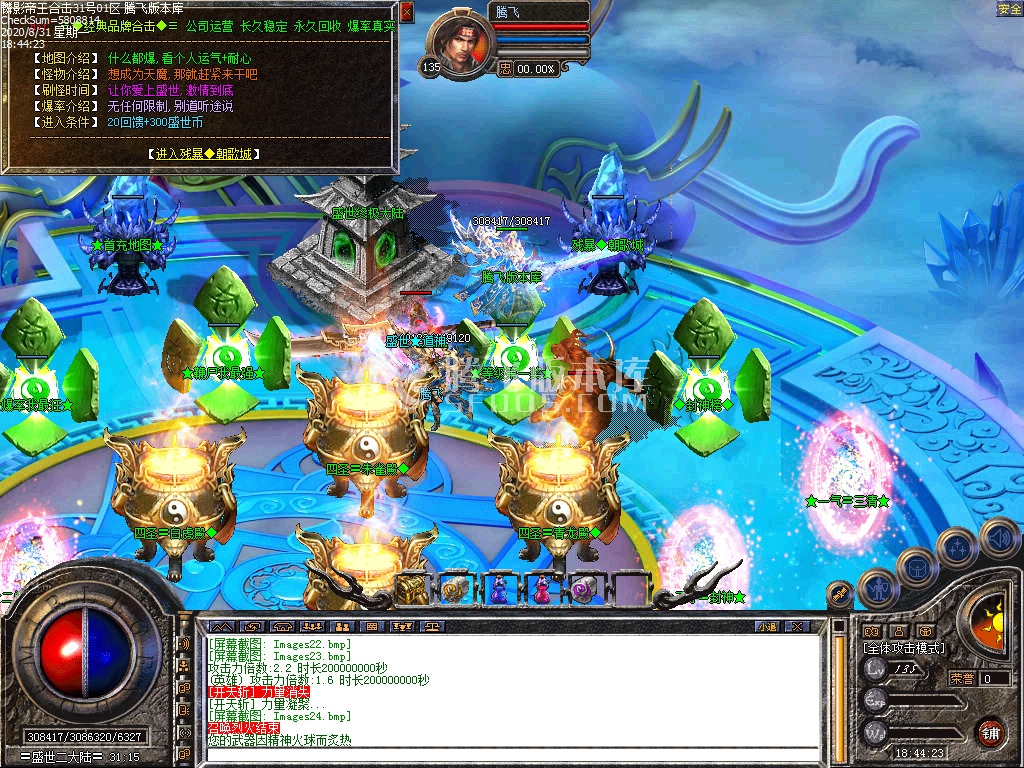Open the skills sparkle round button
The image size is (1024, 768).
tap(957, 547)
